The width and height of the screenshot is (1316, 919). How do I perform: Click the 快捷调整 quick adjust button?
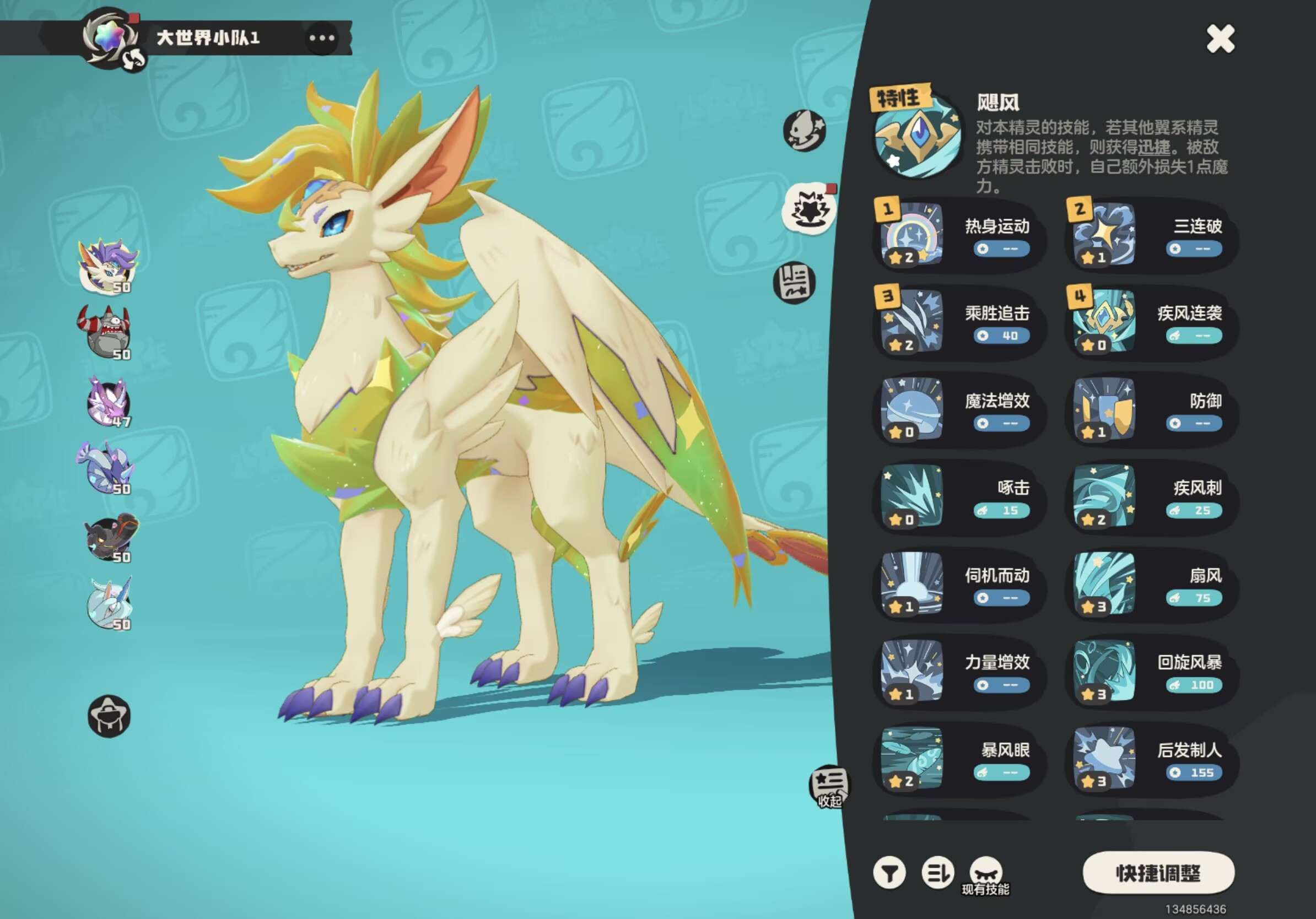1158,873
